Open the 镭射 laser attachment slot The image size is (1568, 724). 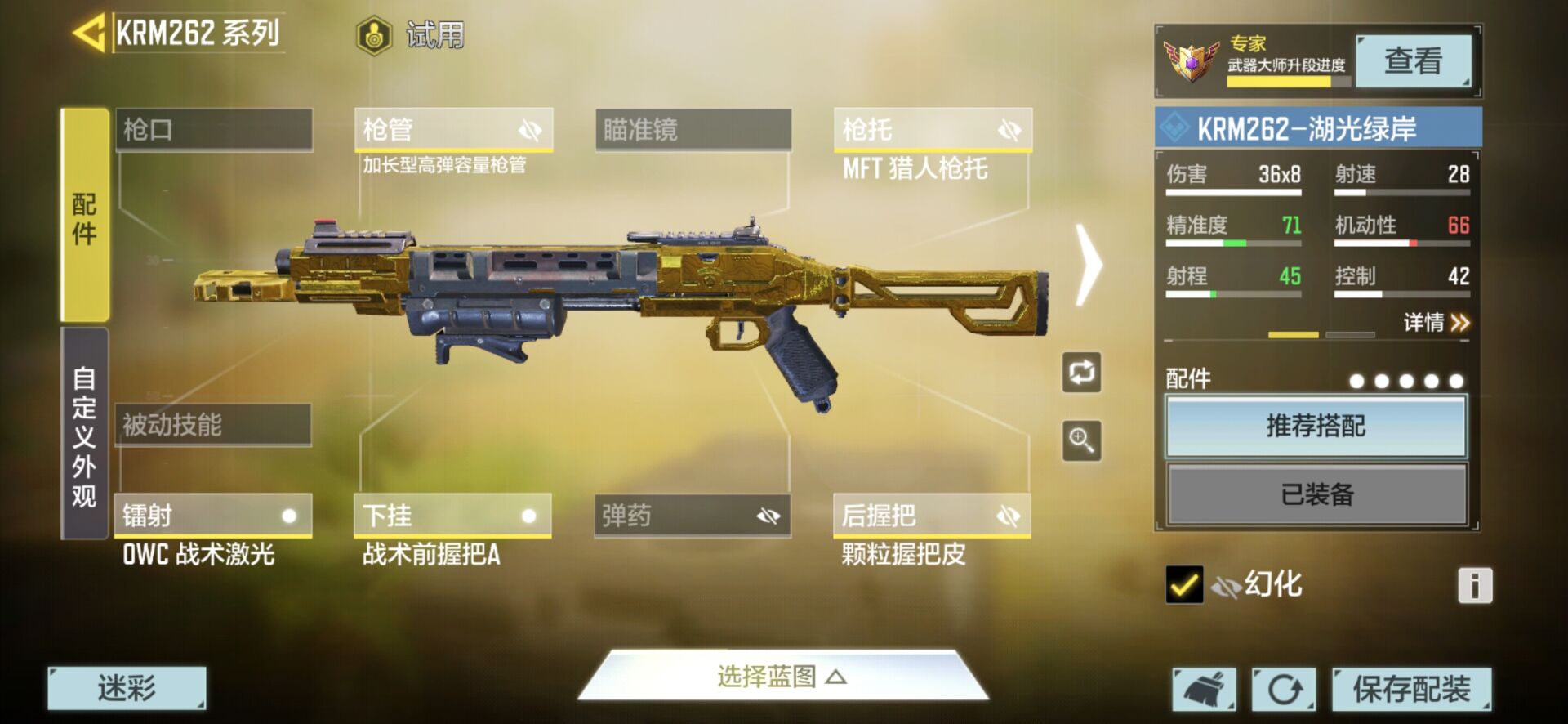[212, 516]
